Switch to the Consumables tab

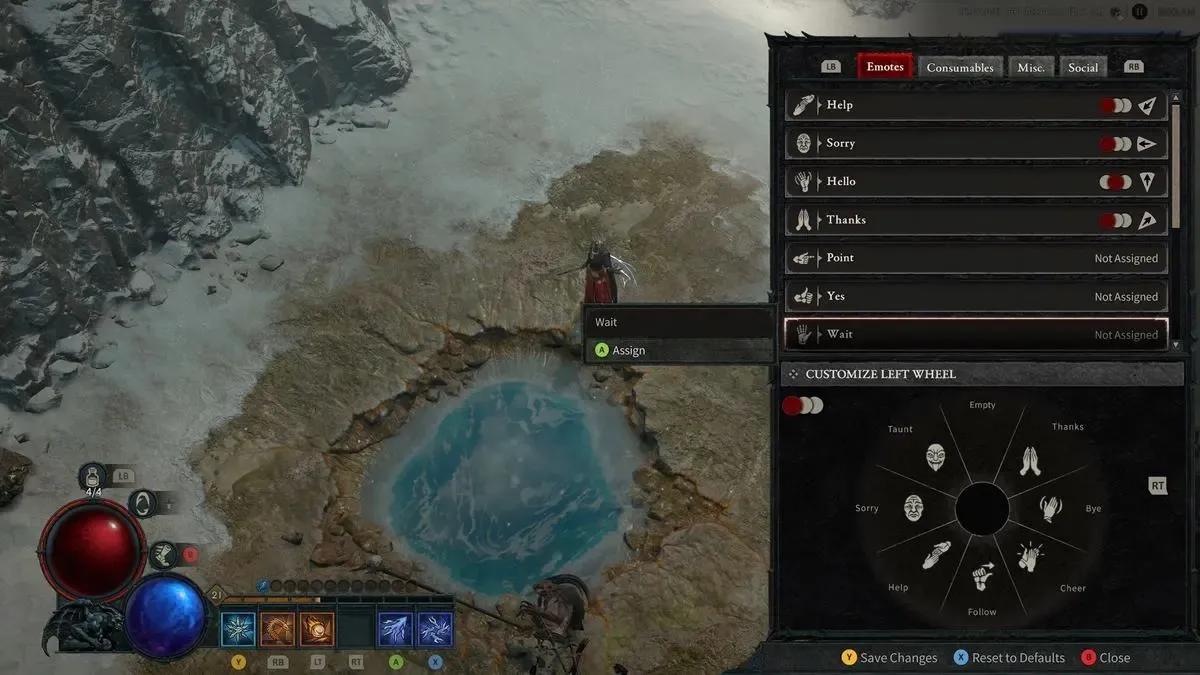point(960,67)
